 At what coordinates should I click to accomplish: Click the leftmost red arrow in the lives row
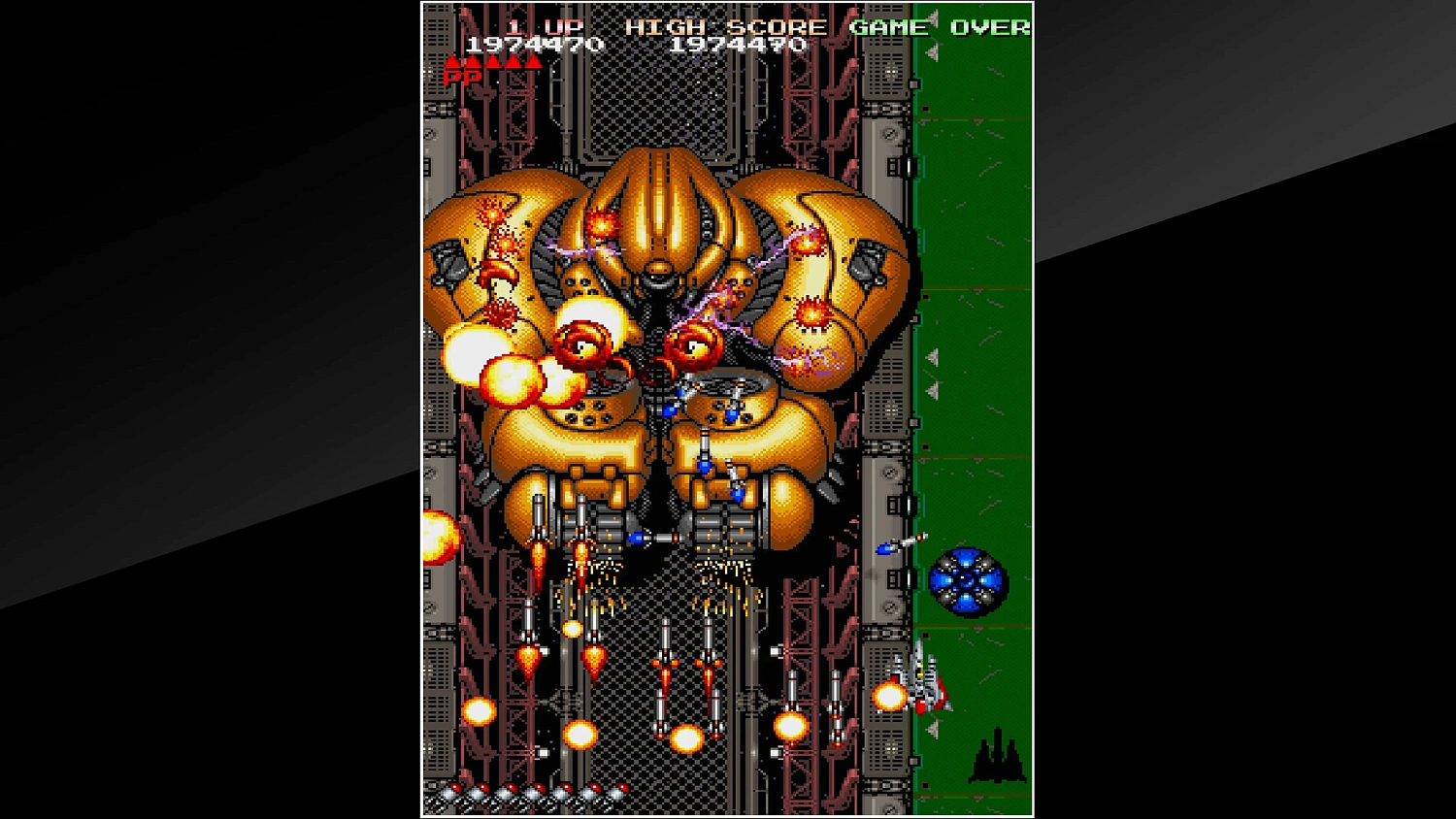coord(449,61)
